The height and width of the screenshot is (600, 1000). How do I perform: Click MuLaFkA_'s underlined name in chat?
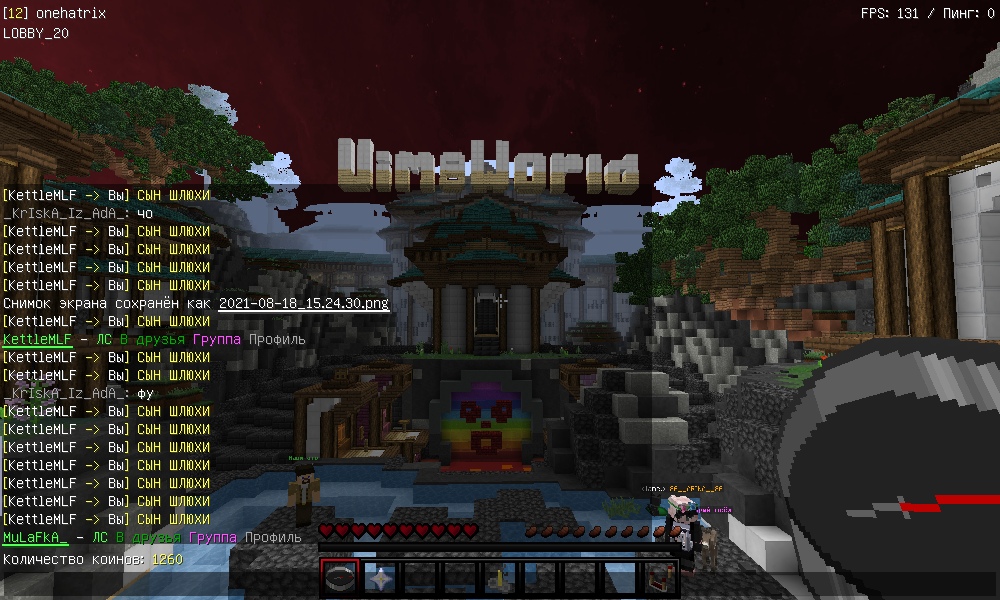[x=36, y=538]
